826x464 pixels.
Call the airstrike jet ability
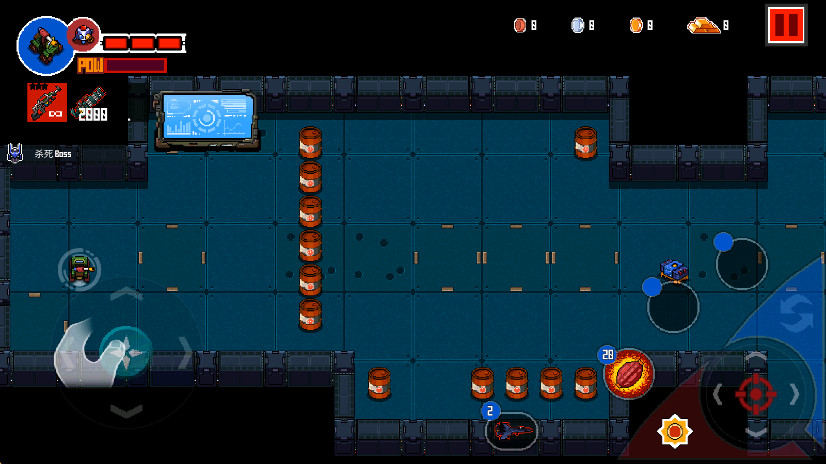(512, 431)
